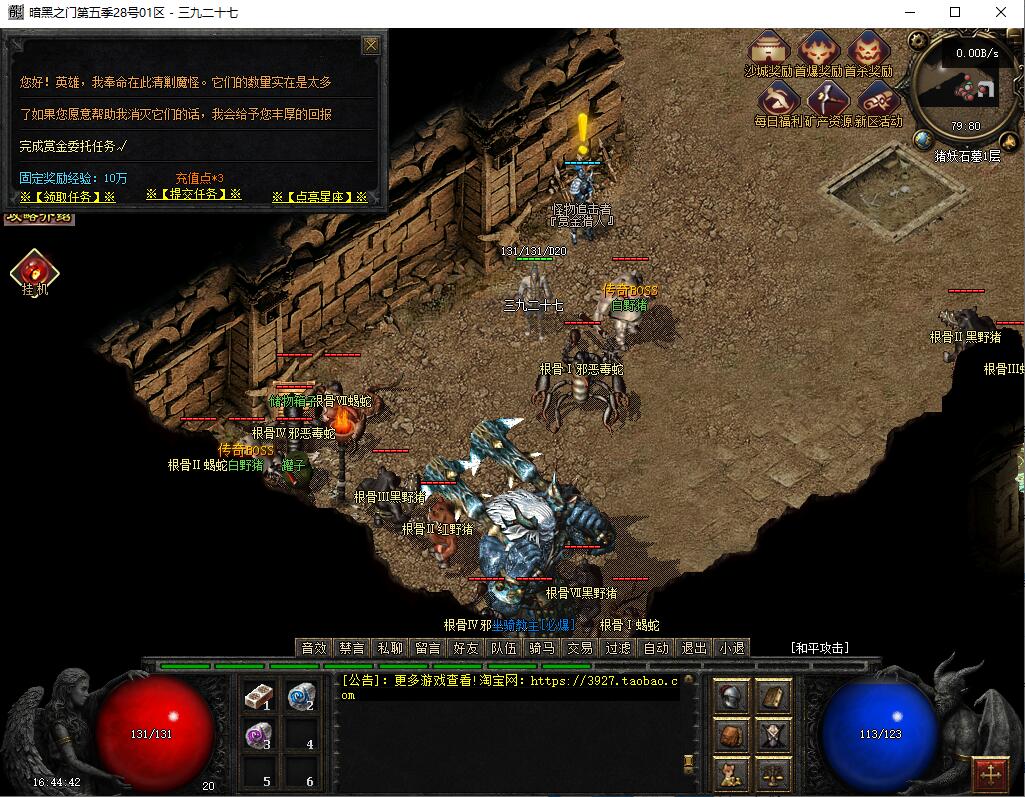Open the 首爆奖励 skull icon
Screen dimensions: 1025x797
(x=819, y=49)
